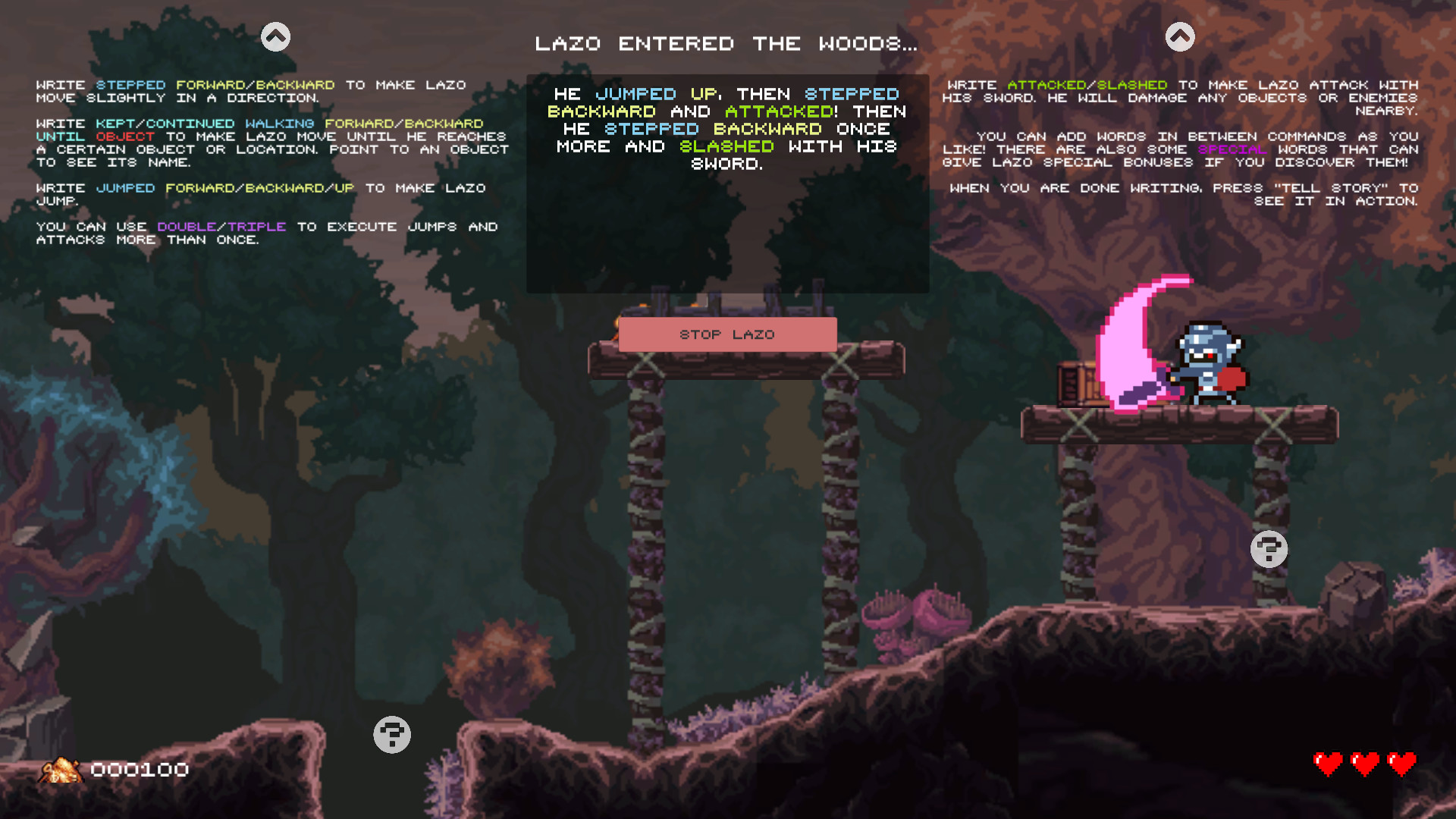Click the gold pouch icon beside the score
Viewport: 1456px width, 819px height.
point(62,770)
